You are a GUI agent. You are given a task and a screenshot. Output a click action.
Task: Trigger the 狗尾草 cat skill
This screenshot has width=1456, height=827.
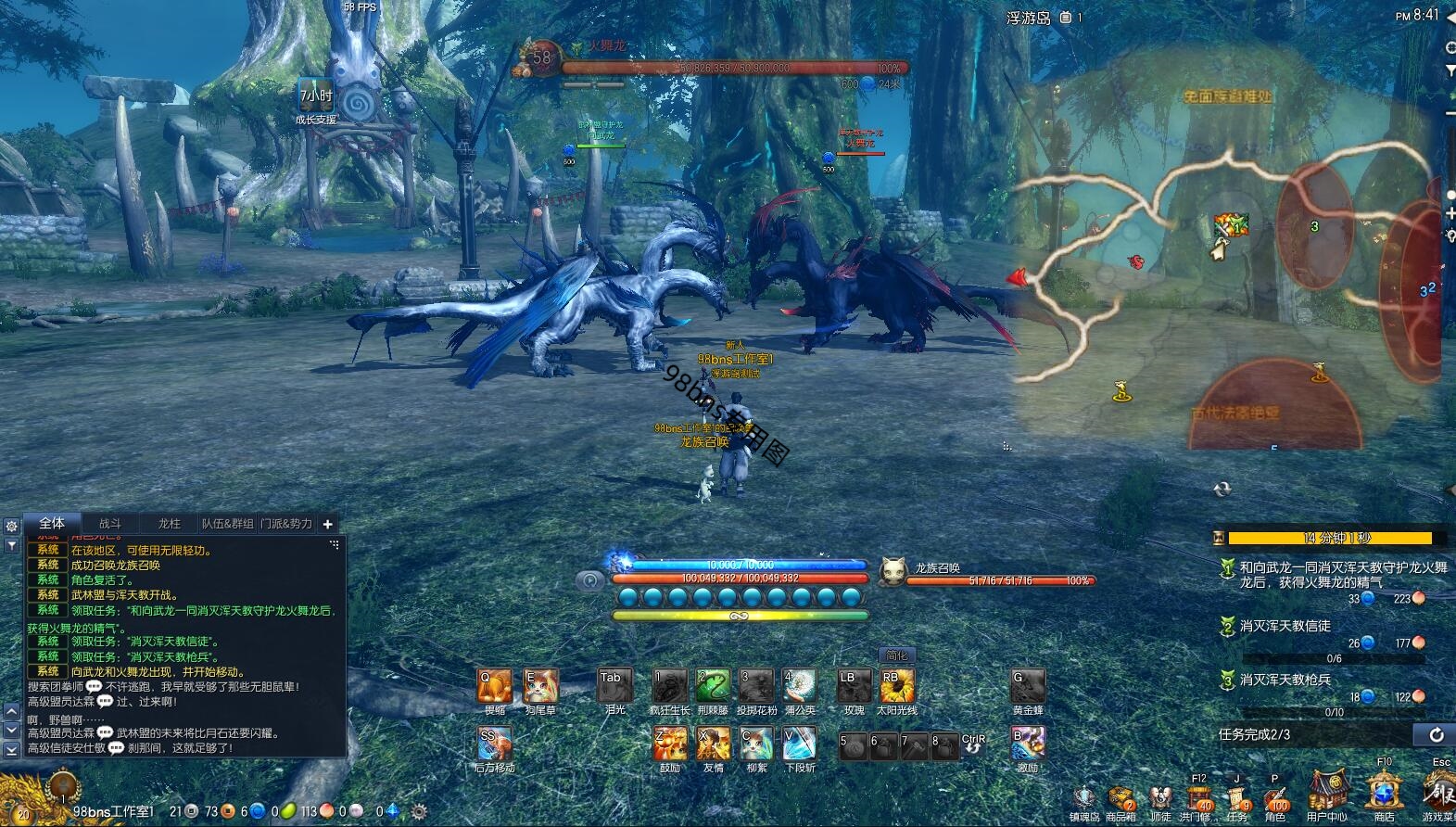coord(540,687)
